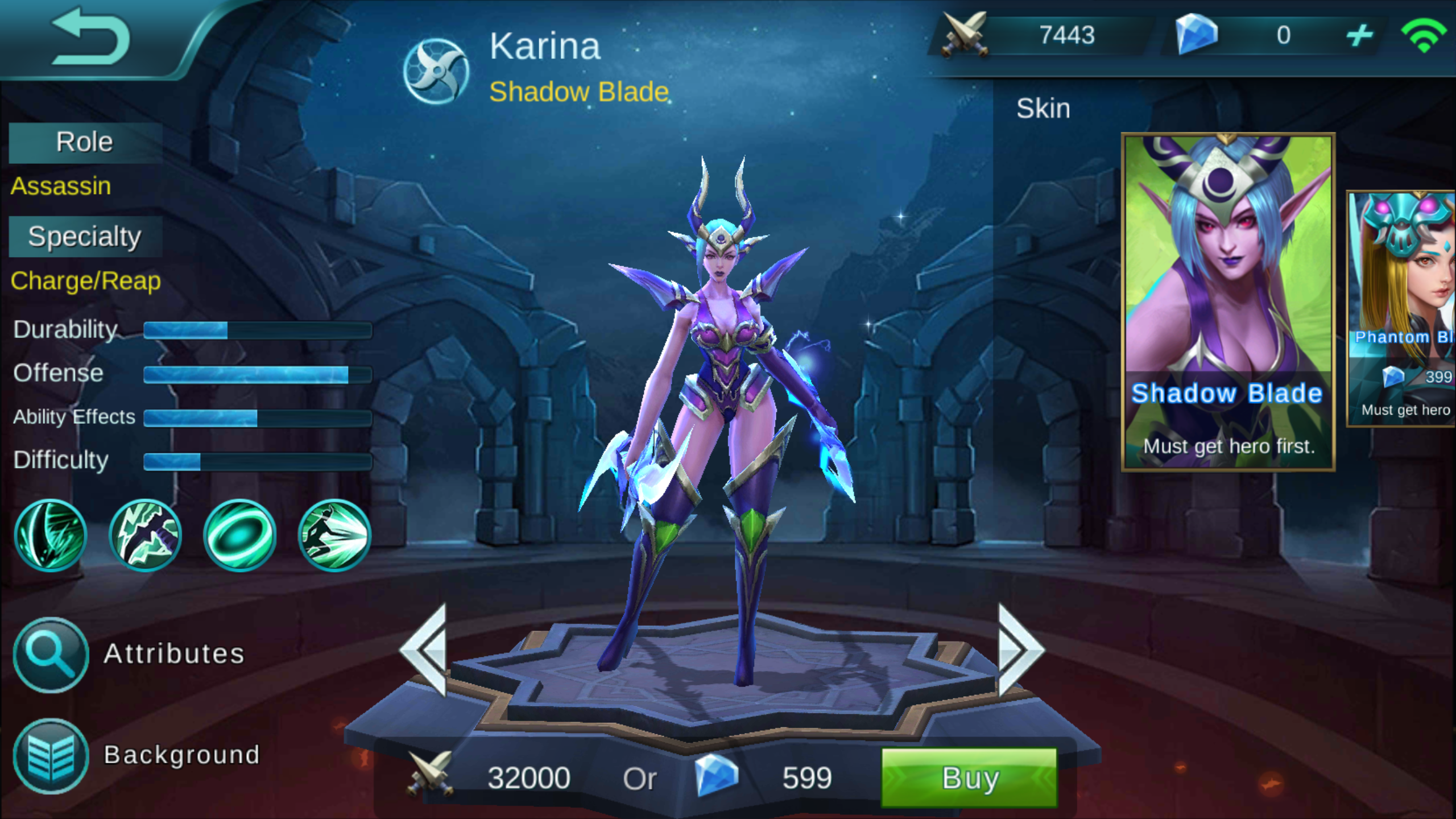View Background using the book icon
The width and height of the screenshot is (1456, 819).
coord(50,755)
